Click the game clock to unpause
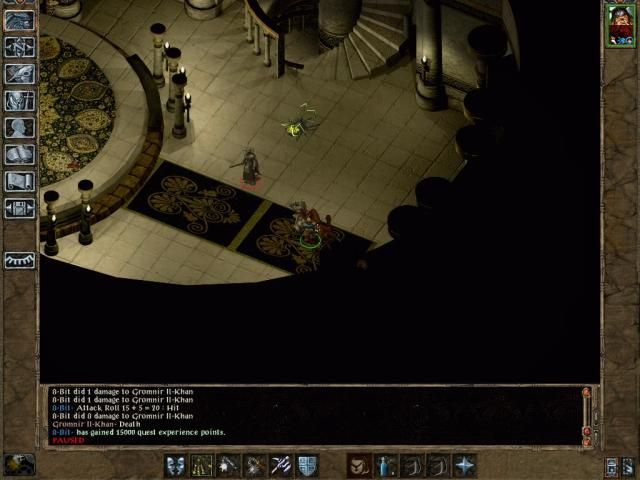640x480 pixels. coord(19,464)
